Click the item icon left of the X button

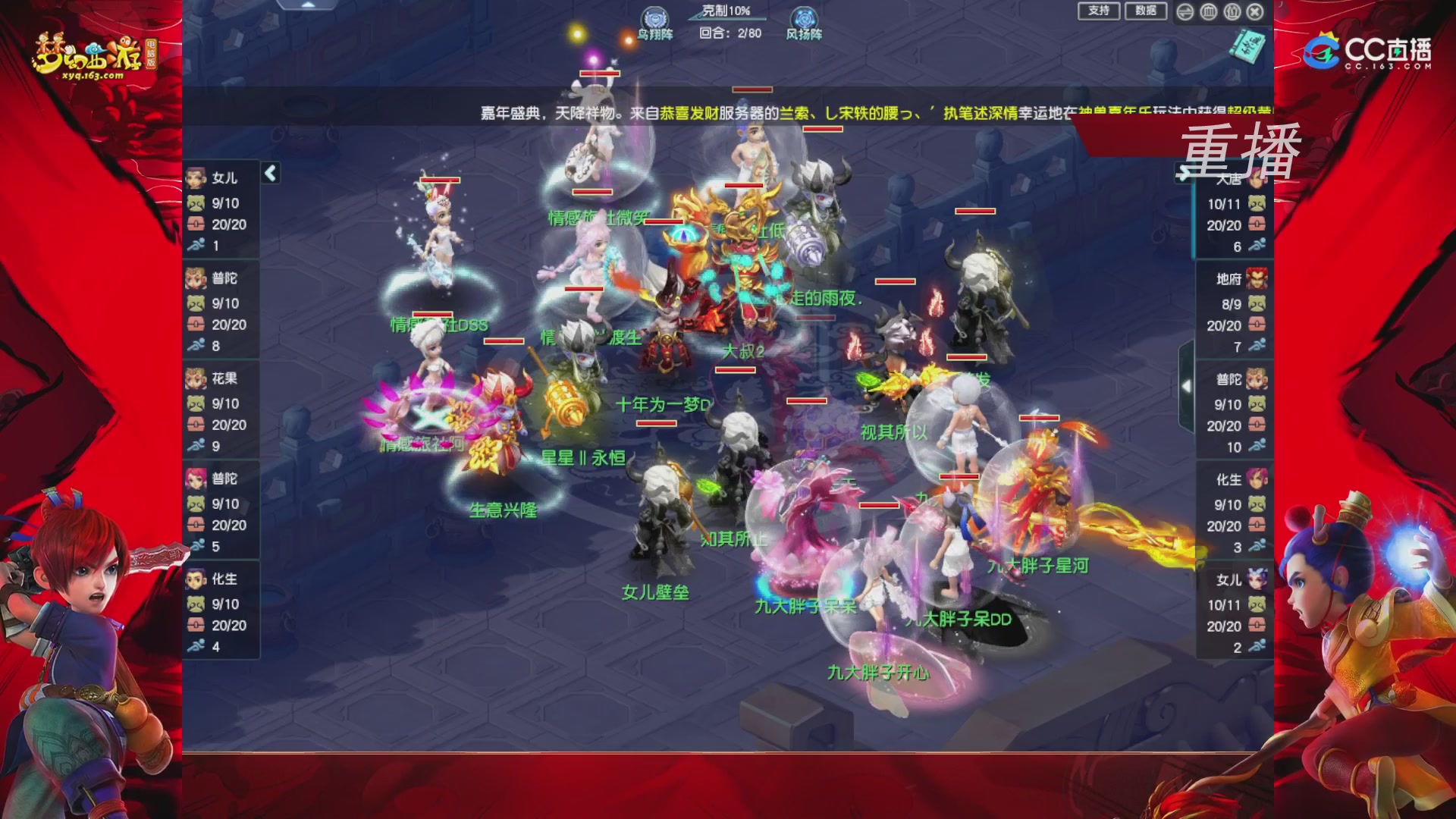click(x=1232, y=12)
